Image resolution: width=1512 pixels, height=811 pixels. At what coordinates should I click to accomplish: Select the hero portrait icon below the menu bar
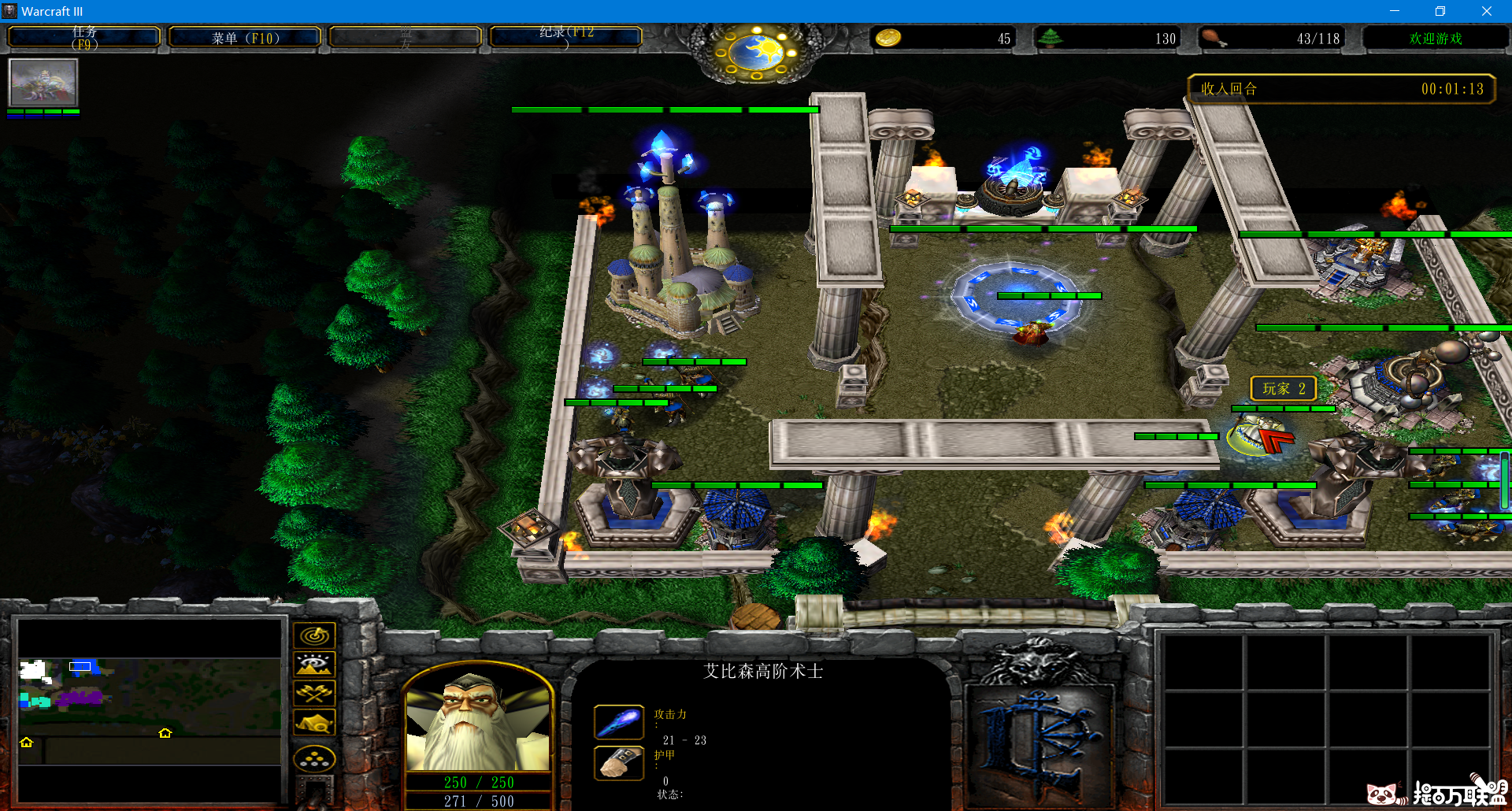pyautogui.click(x=43, y=83)
